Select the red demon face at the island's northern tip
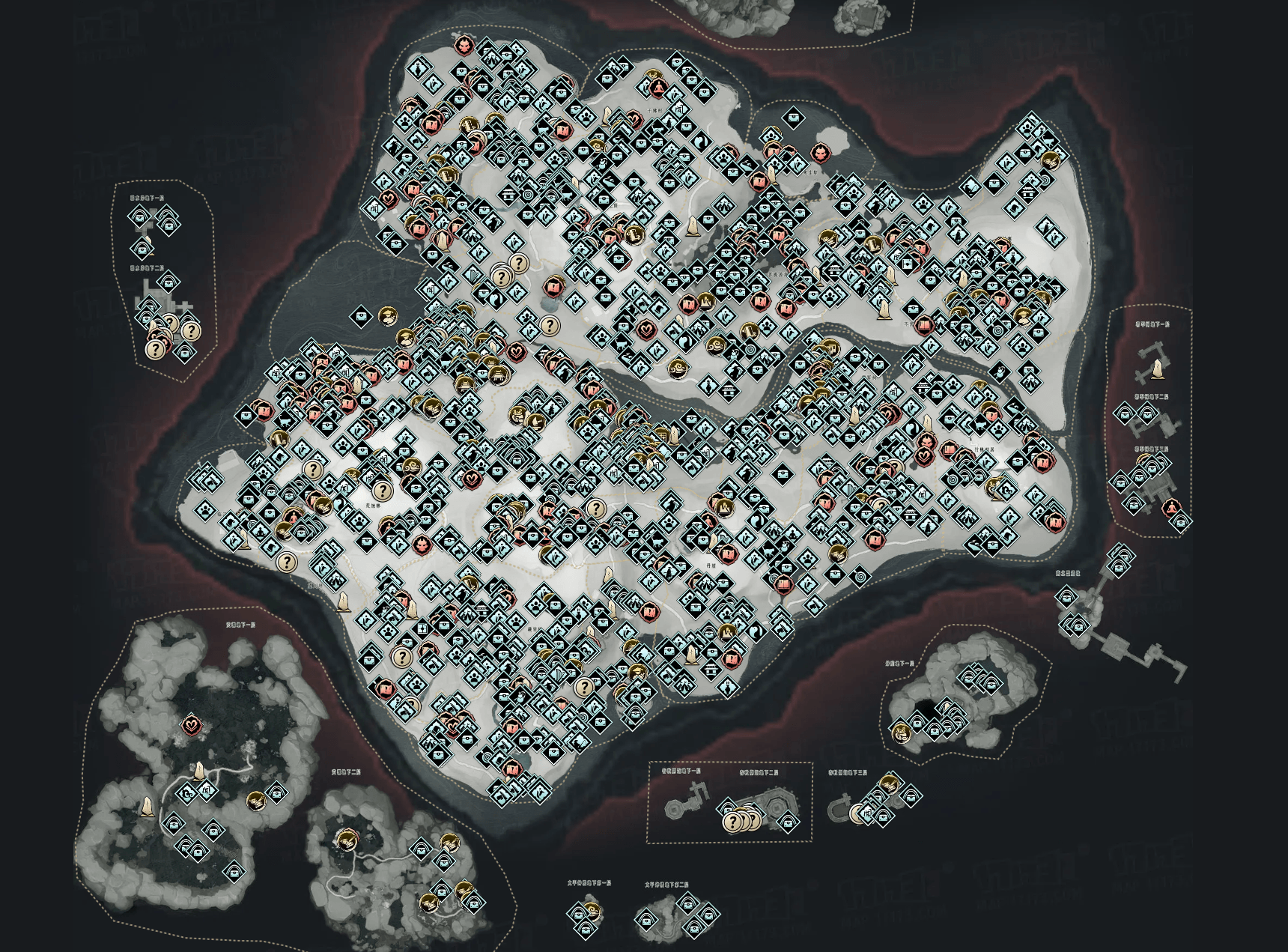 [464, 46]
